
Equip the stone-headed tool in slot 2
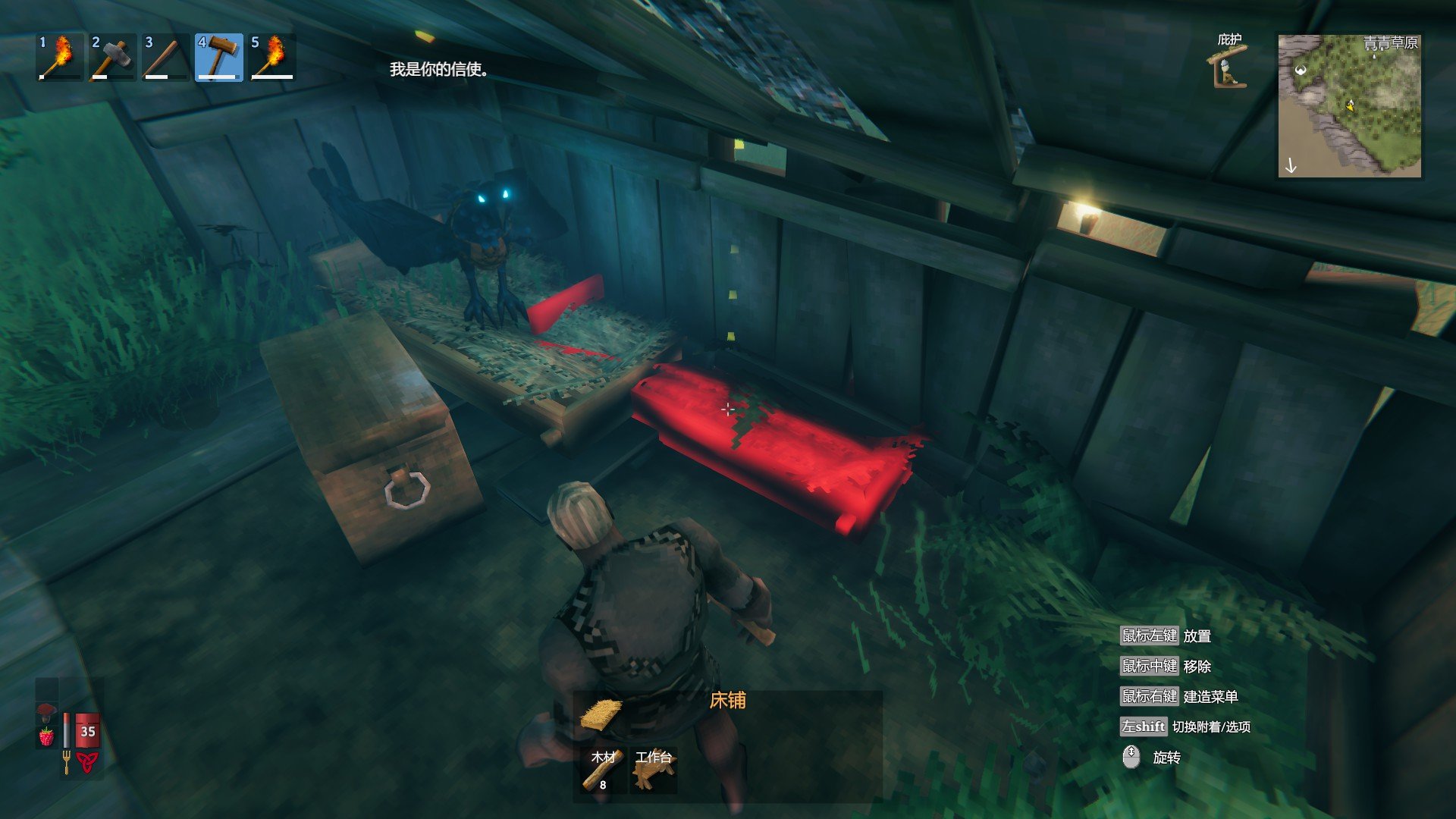[113, 57]
